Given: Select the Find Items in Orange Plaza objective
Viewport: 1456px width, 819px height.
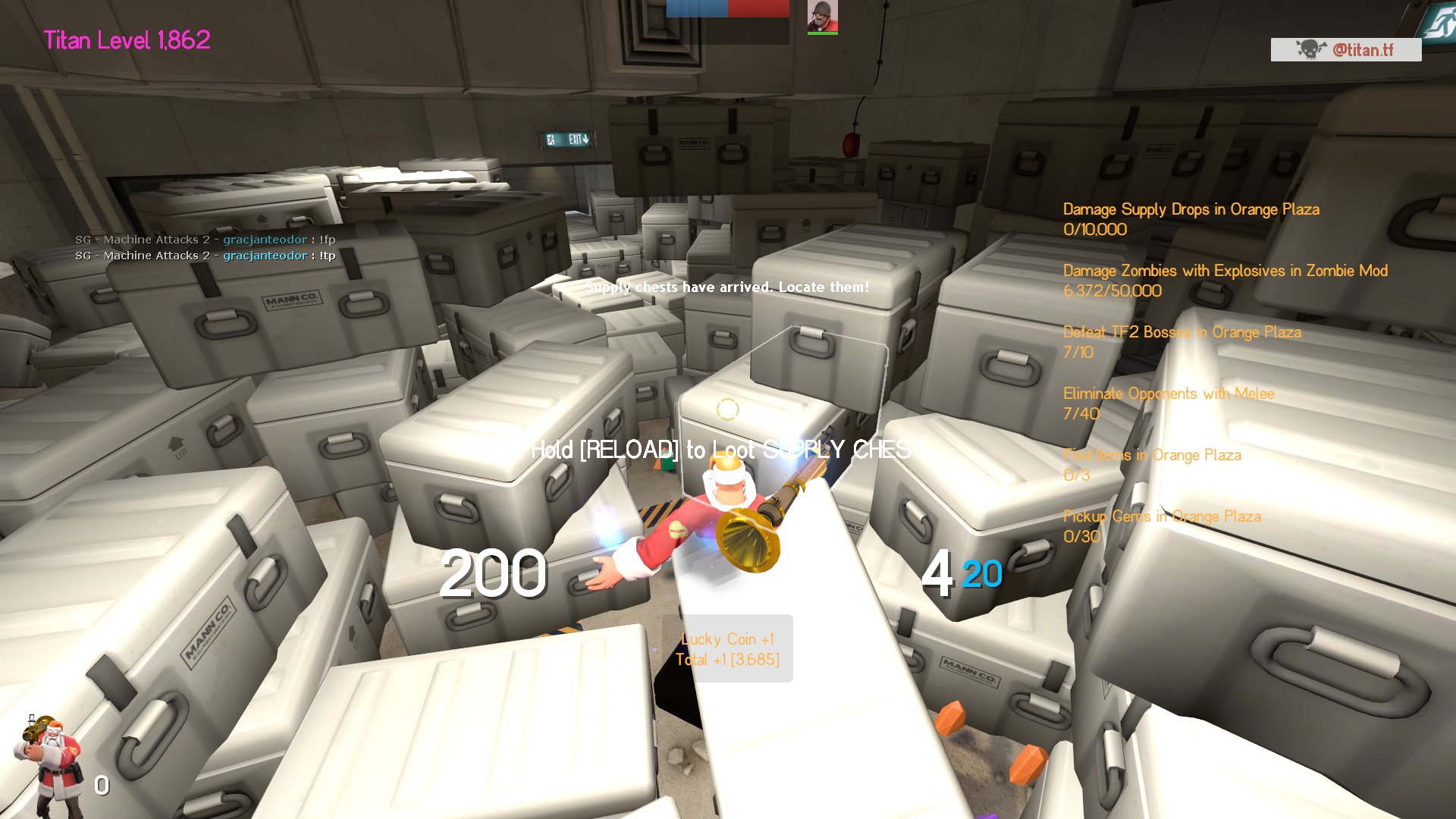Looking at the screenshot, I should pyautogui.click(x=1151, y=464).
